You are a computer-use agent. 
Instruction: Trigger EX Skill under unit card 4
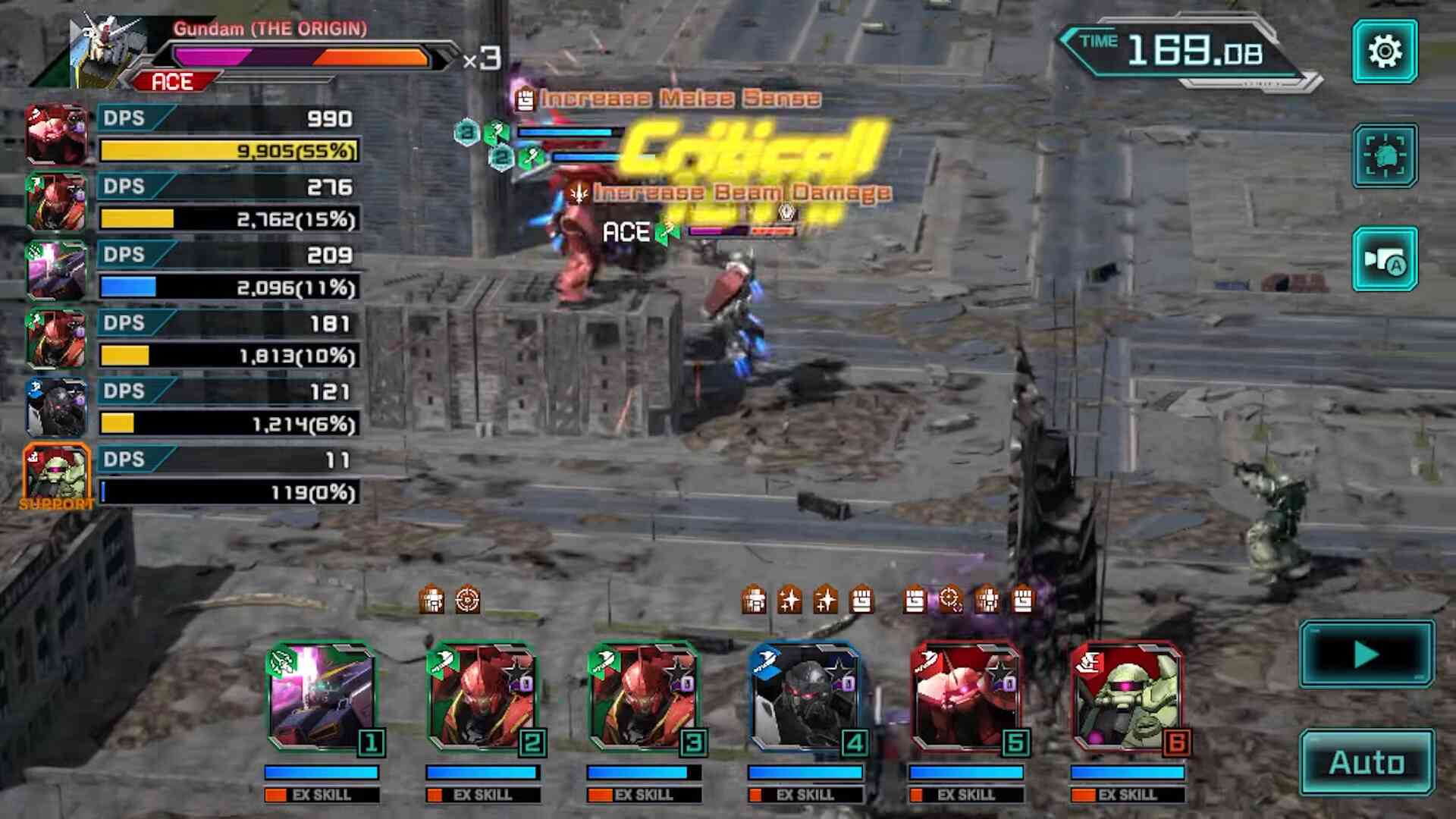pyautogui.click(x=805, y=795)
